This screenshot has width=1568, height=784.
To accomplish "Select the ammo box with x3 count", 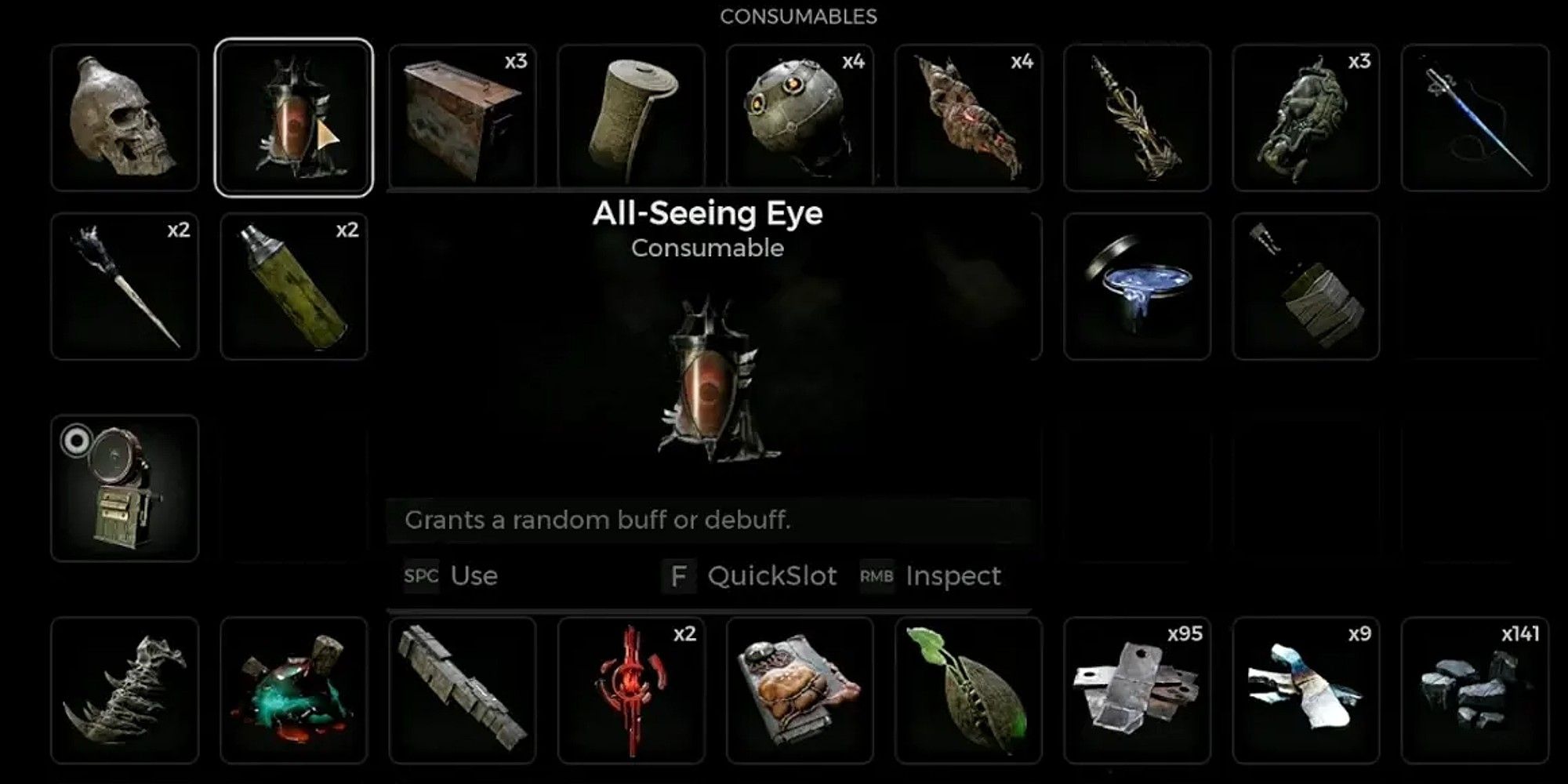I will 463,118.
